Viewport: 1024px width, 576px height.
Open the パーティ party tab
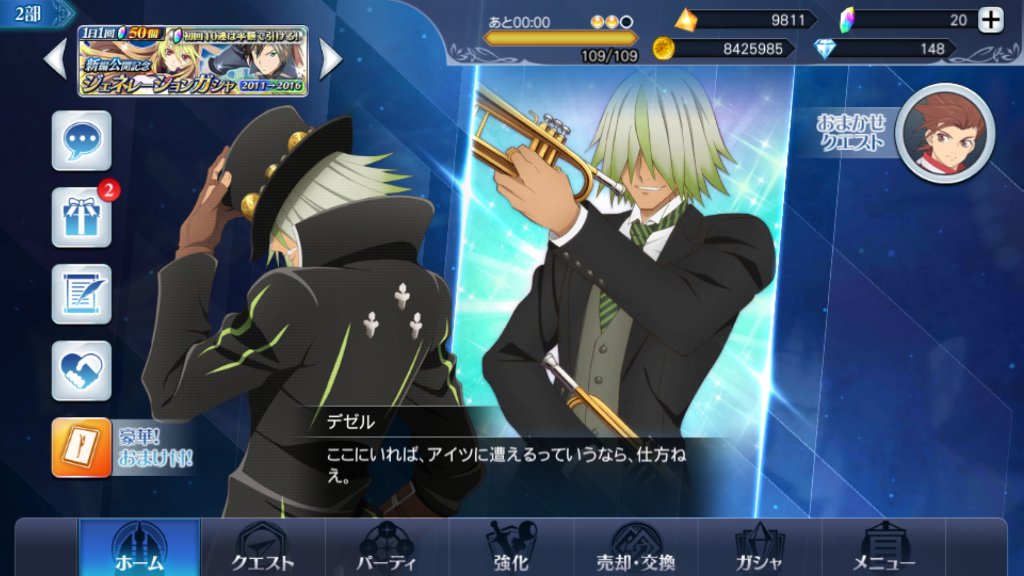(387, 548)
